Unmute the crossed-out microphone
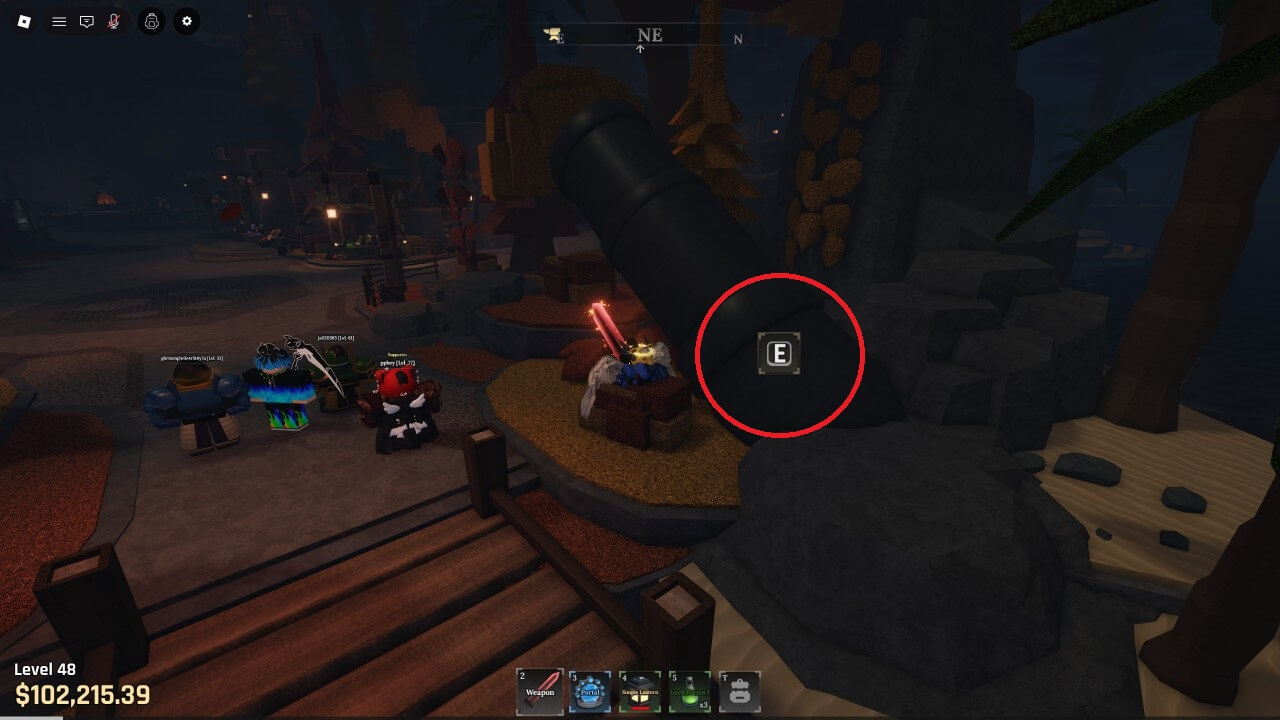 coord(114,21)
